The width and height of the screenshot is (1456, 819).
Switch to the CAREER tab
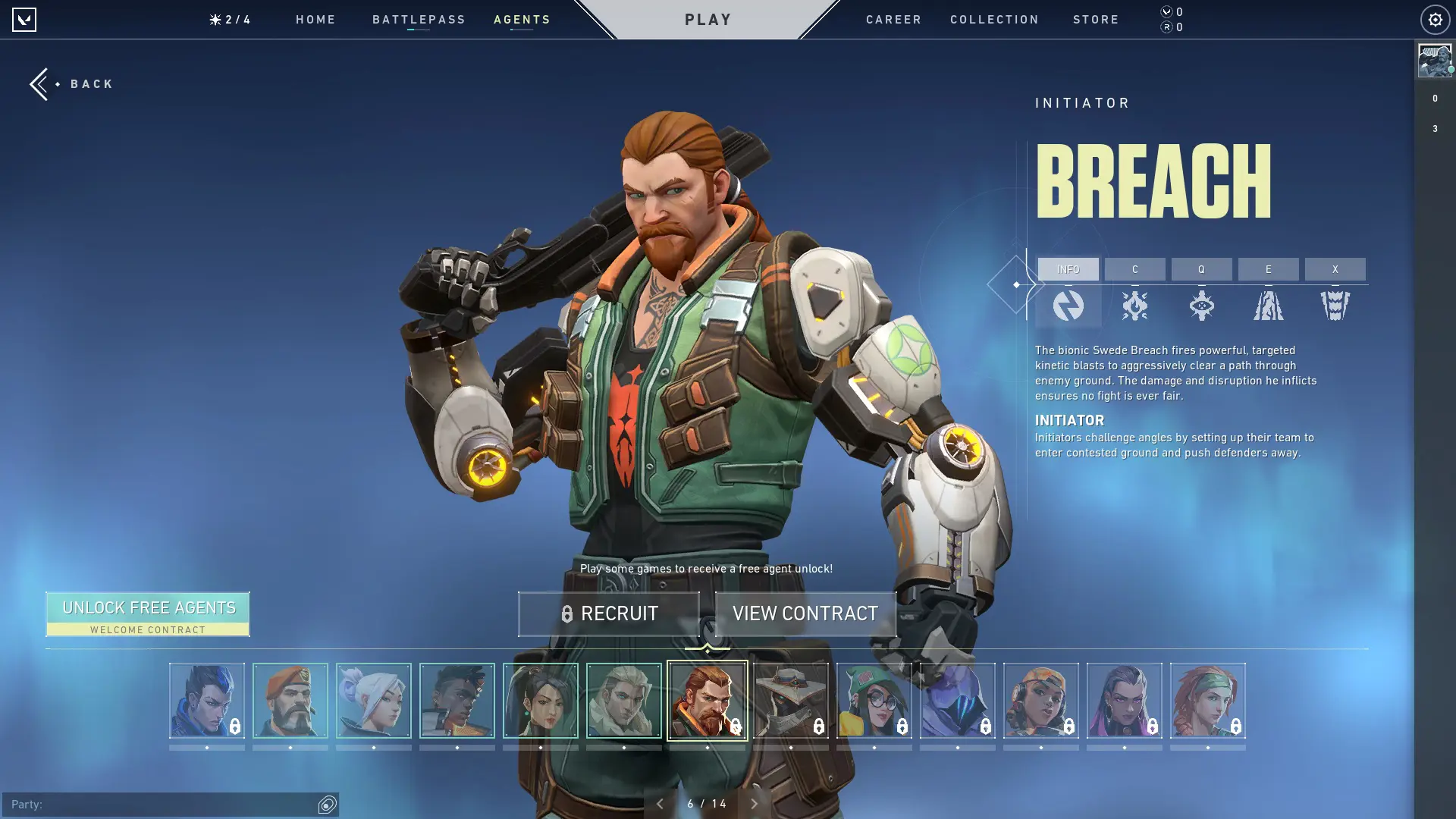pyautogui.click(x=893, y=20)
